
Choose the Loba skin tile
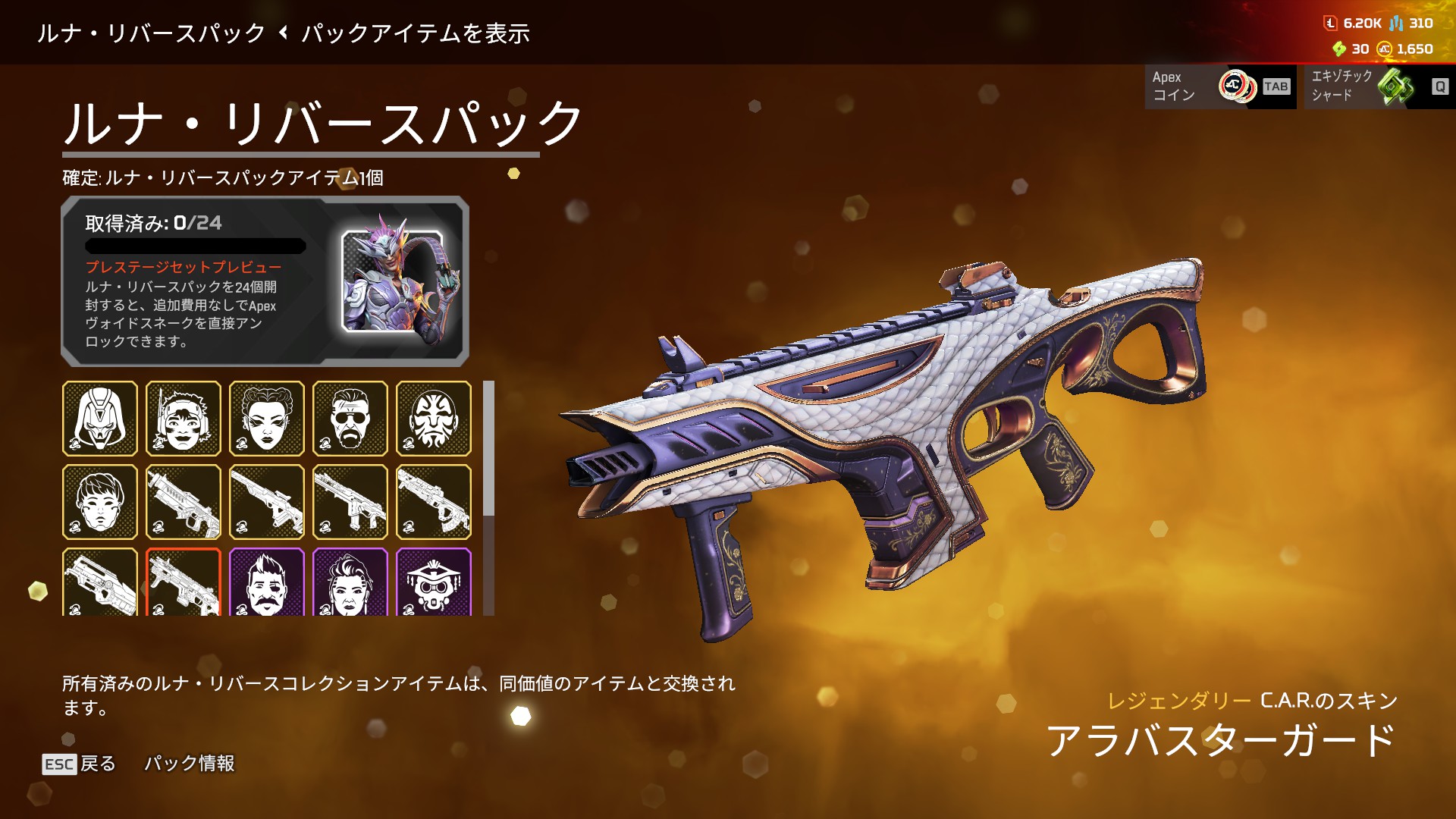point(267,419)
